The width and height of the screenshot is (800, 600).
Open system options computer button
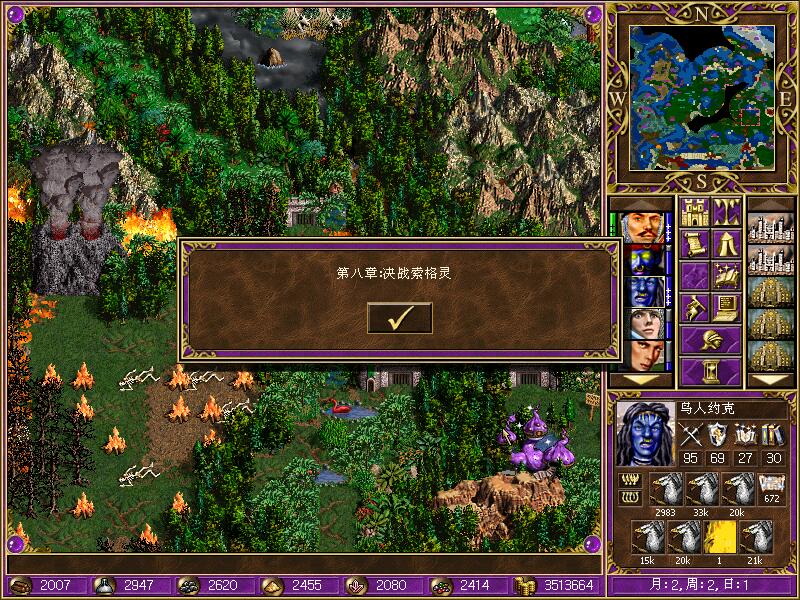726,307
